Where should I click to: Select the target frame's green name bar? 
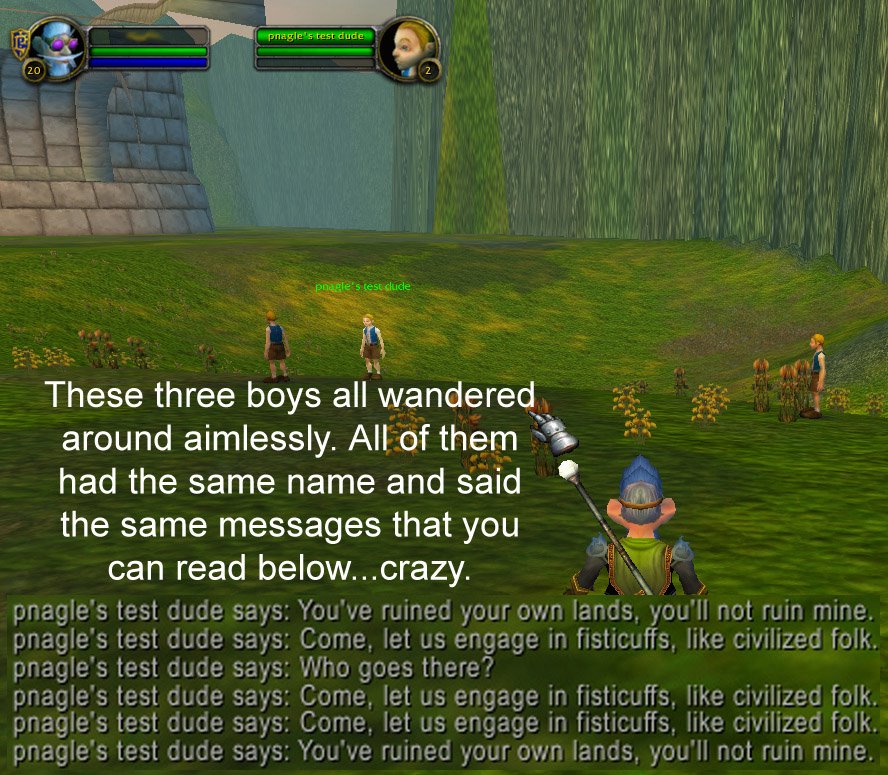314,36
